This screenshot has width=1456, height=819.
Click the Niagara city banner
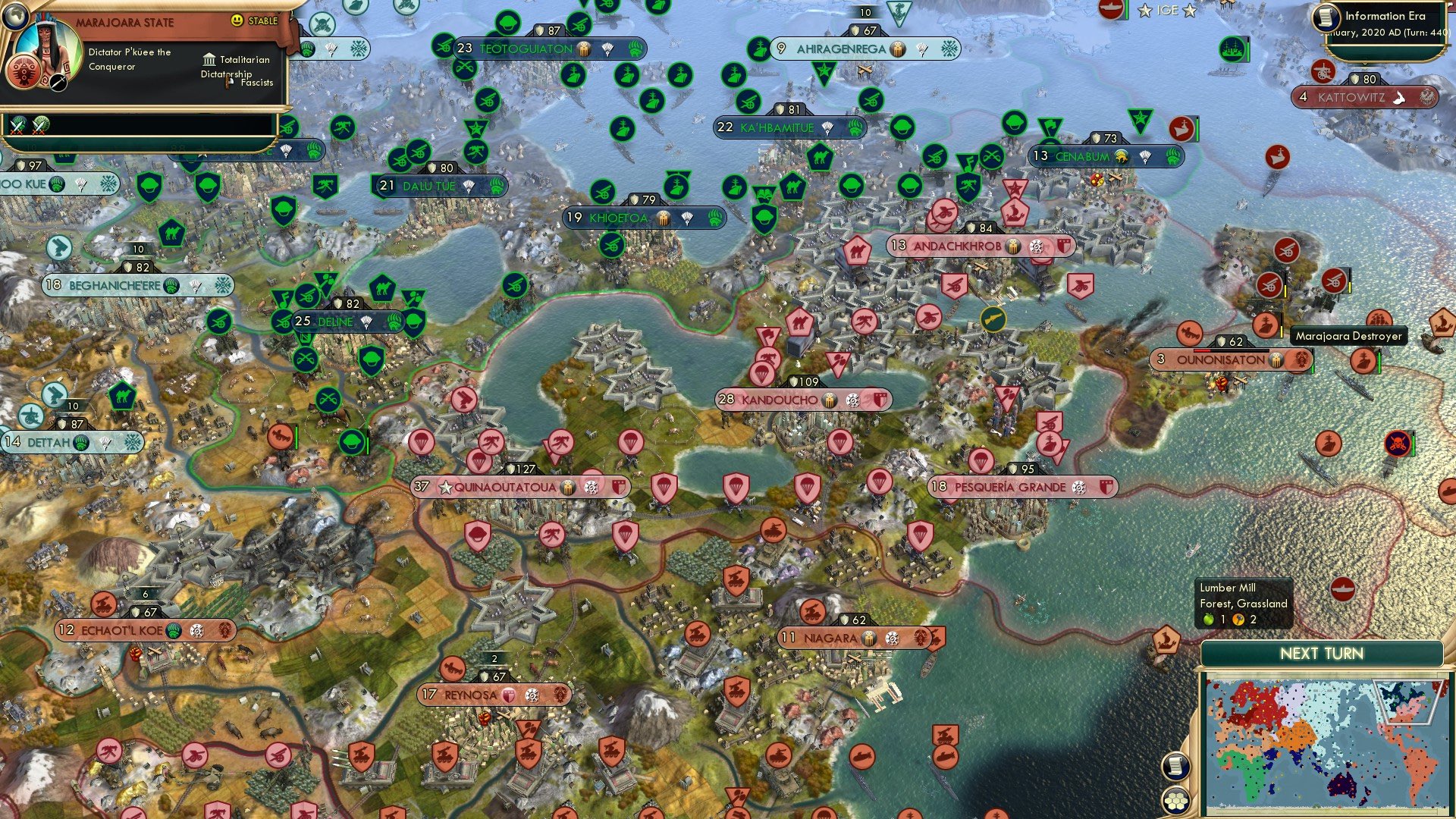[x=853, y=638]
